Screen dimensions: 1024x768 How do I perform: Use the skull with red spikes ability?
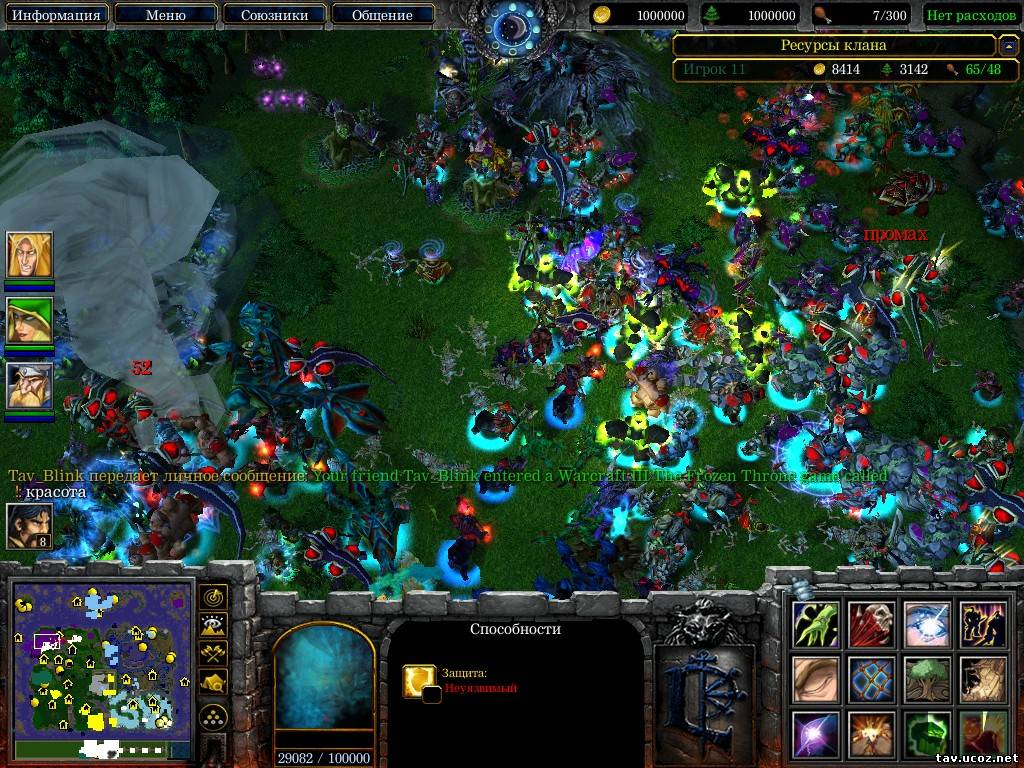[871, 624]
